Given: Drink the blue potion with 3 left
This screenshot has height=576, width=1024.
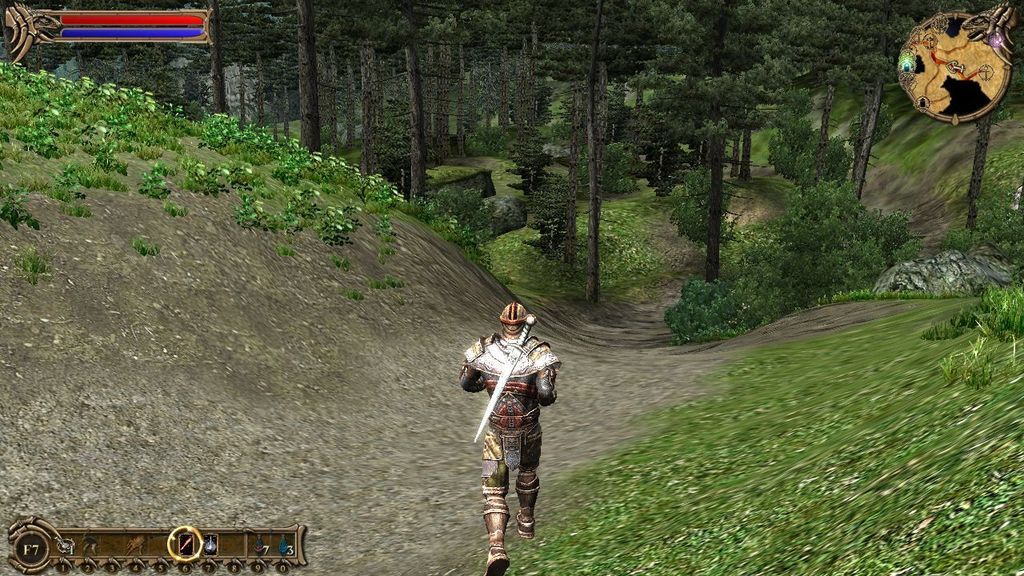Looking at the screenshot, I should click(285, 545).
